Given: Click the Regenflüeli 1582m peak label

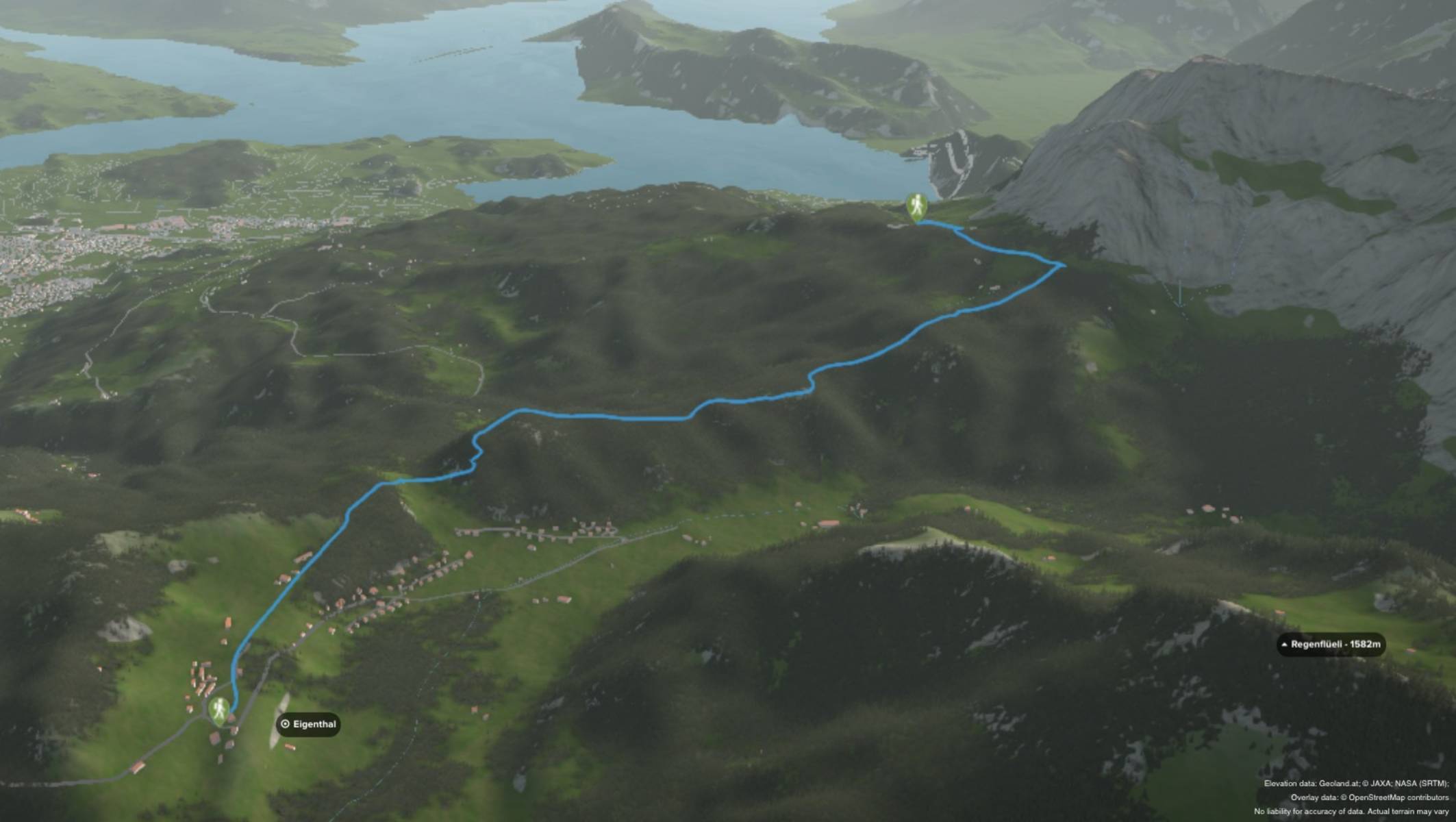Looking at the screenshot, I should pos(1331,645).
